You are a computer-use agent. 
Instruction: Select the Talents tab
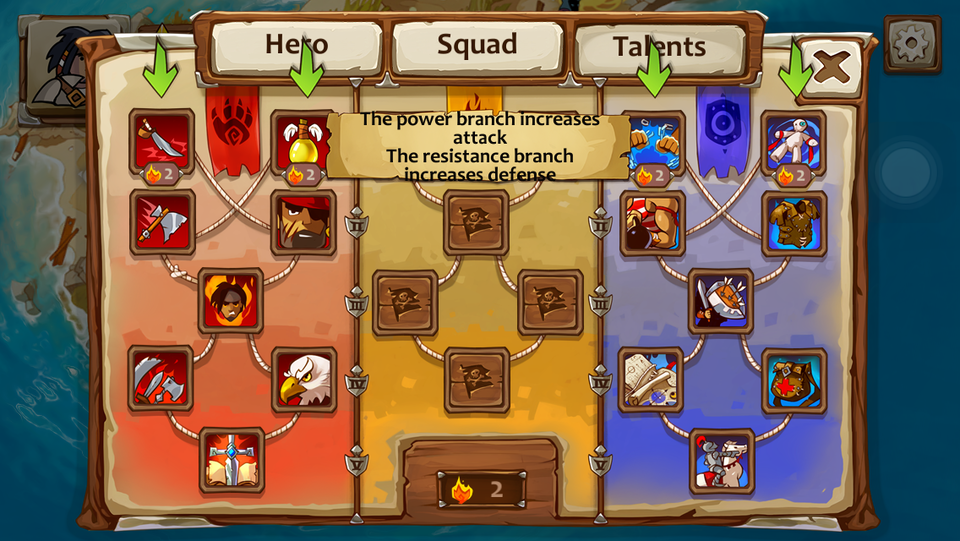(x=659, y=47)
